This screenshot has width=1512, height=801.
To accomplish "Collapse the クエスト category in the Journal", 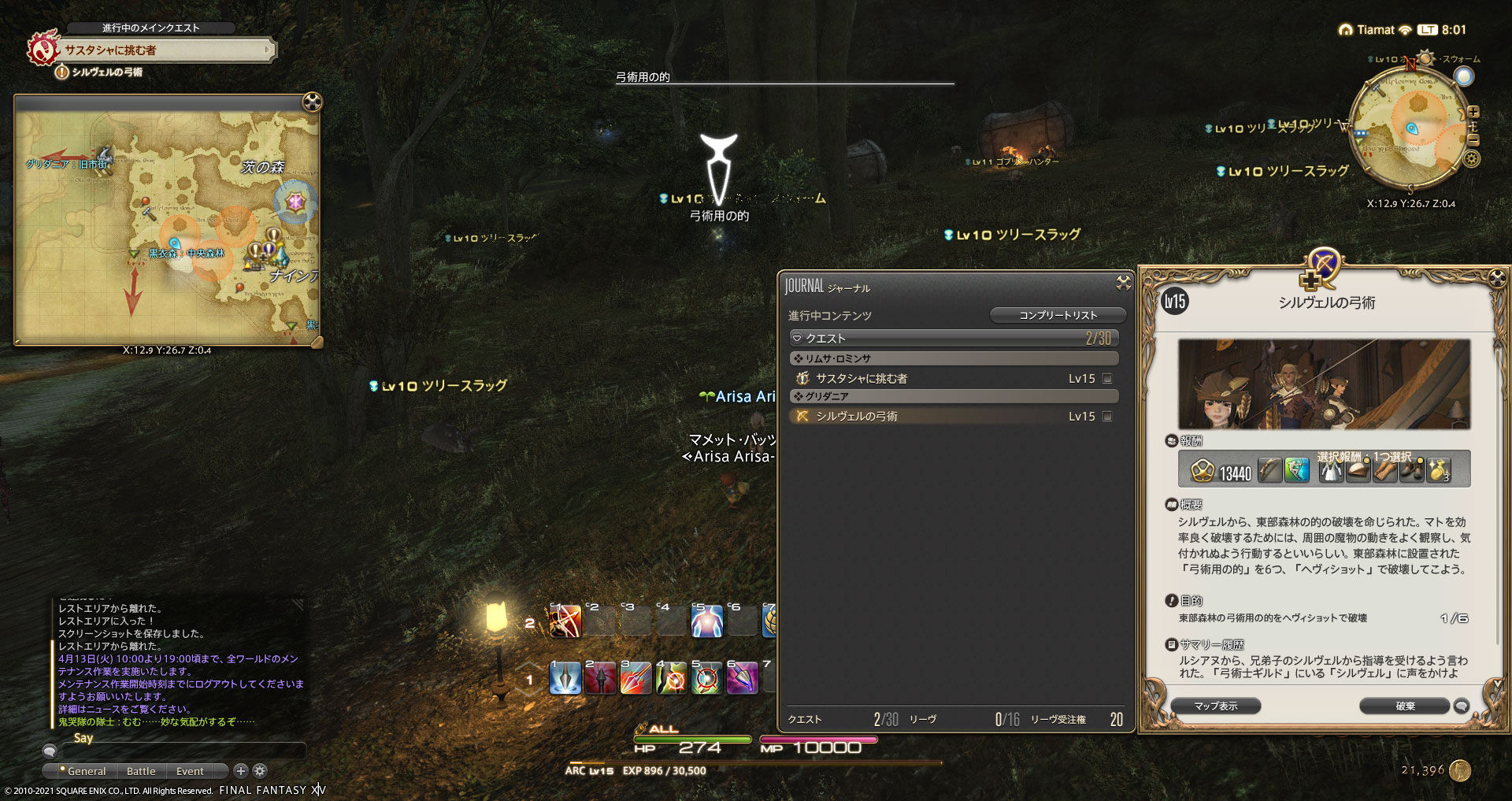I will [x=798, y=337].
